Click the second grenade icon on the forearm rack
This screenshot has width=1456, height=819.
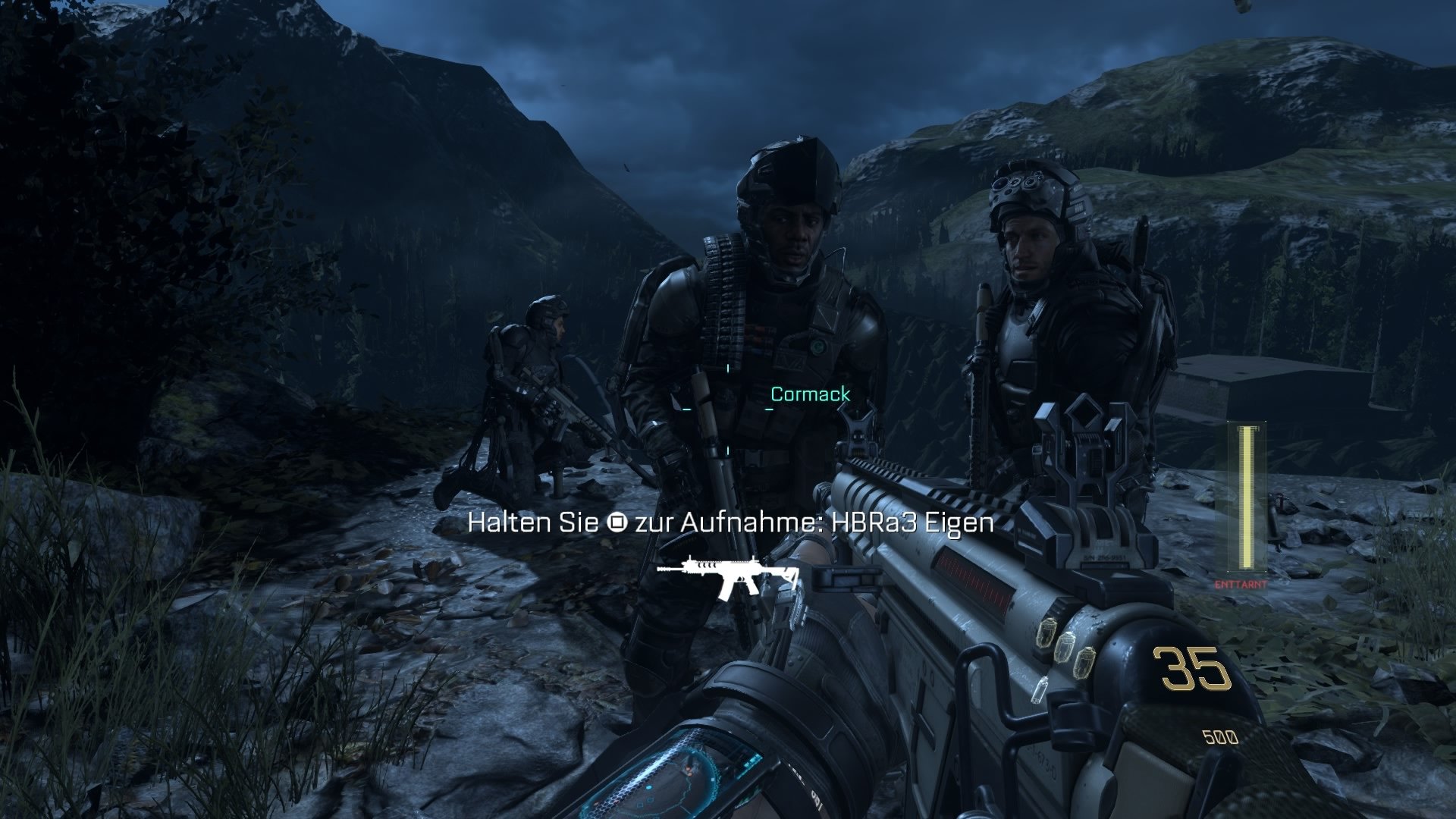(x=1068, y=647)
